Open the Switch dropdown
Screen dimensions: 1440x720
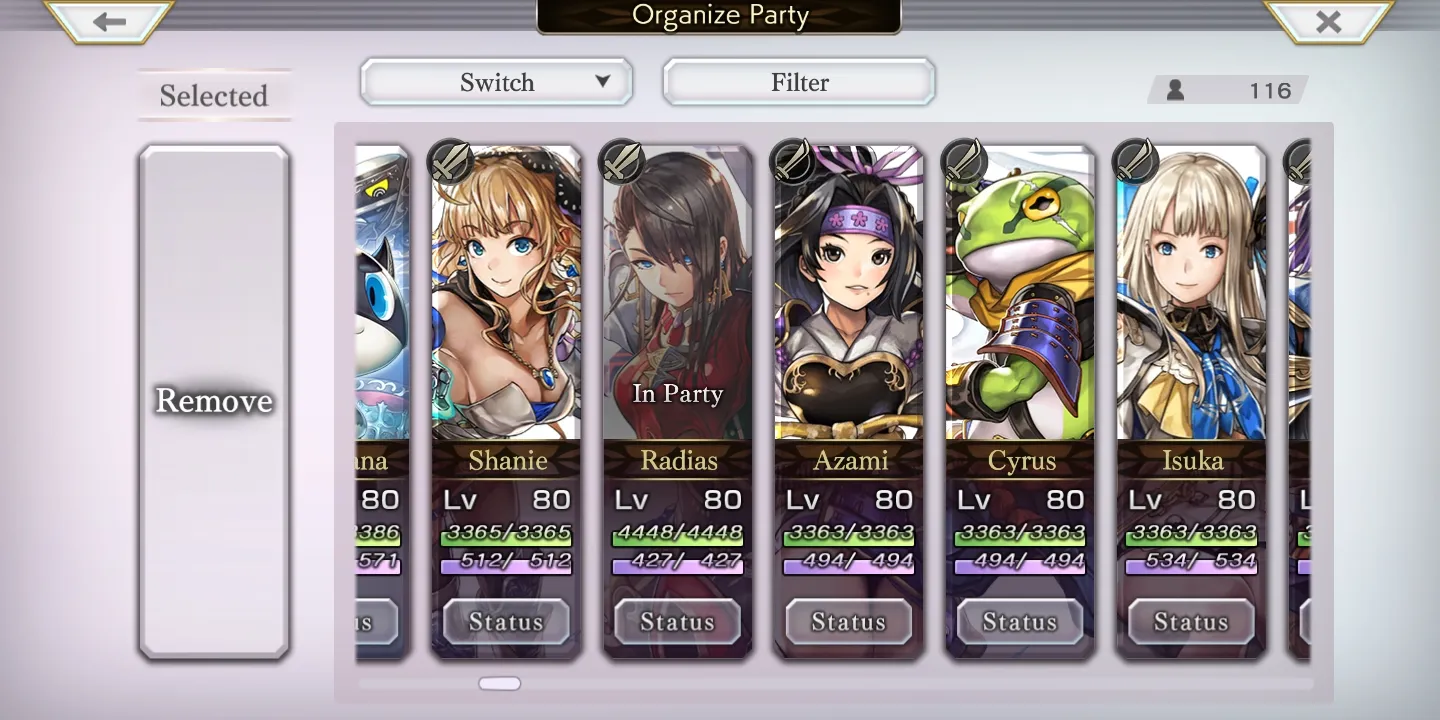click(x=496, y=82)
